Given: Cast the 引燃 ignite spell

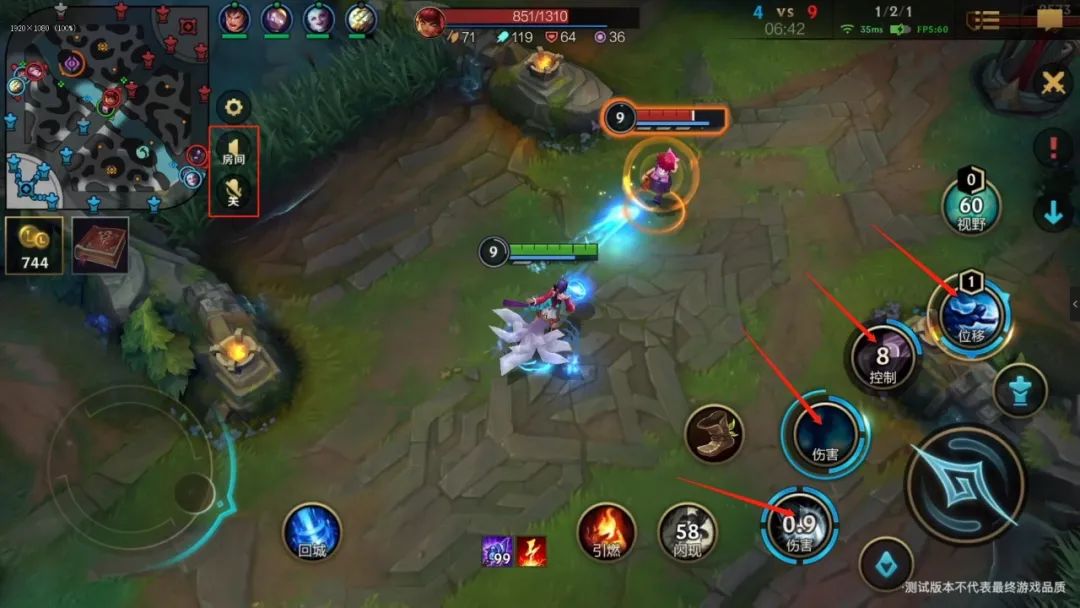Looking at the screenshot, I should point(606,530).
